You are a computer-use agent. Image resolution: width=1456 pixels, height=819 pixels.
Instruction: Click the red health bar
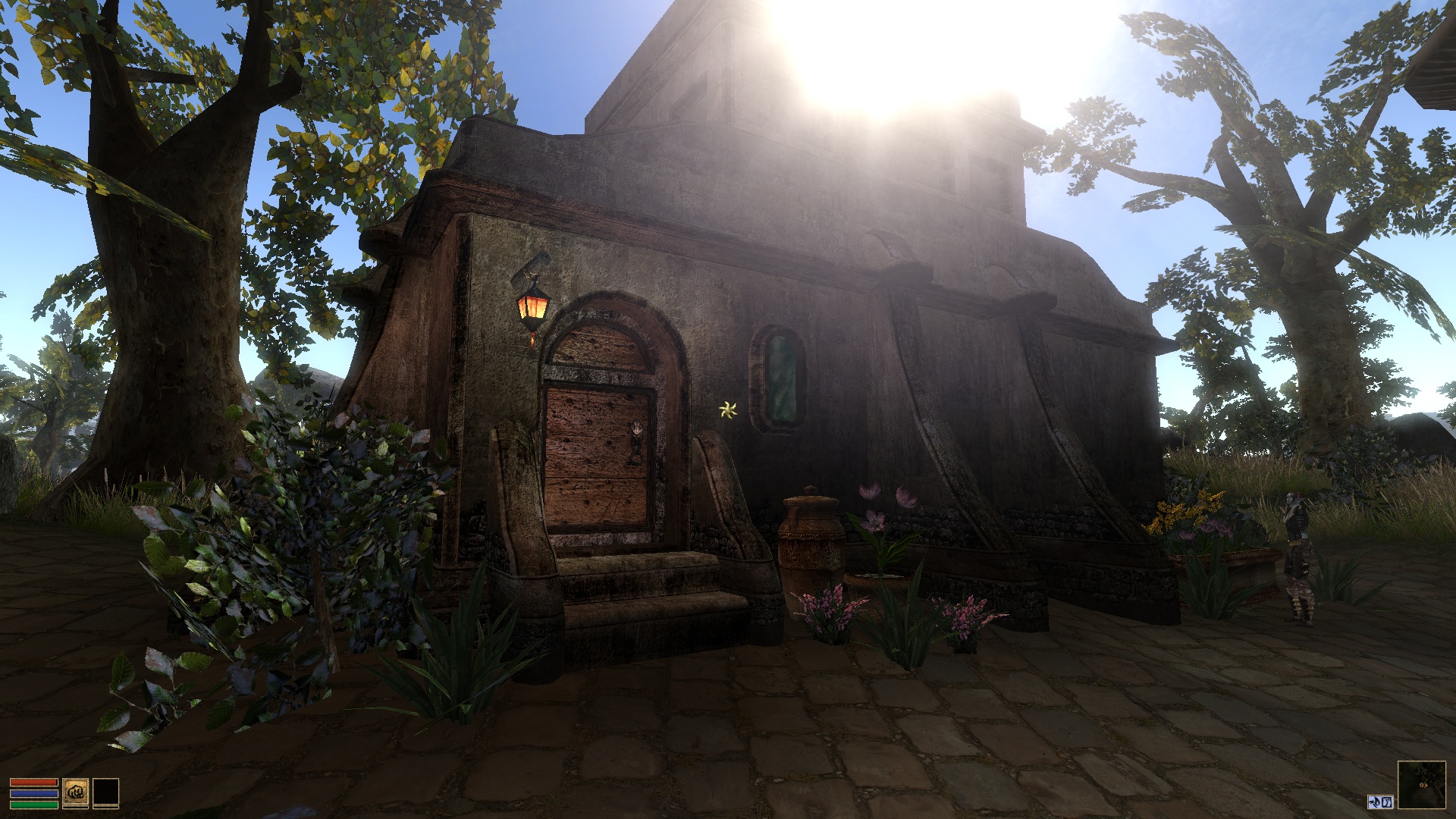pyautogui.click(x=34, y=782)
